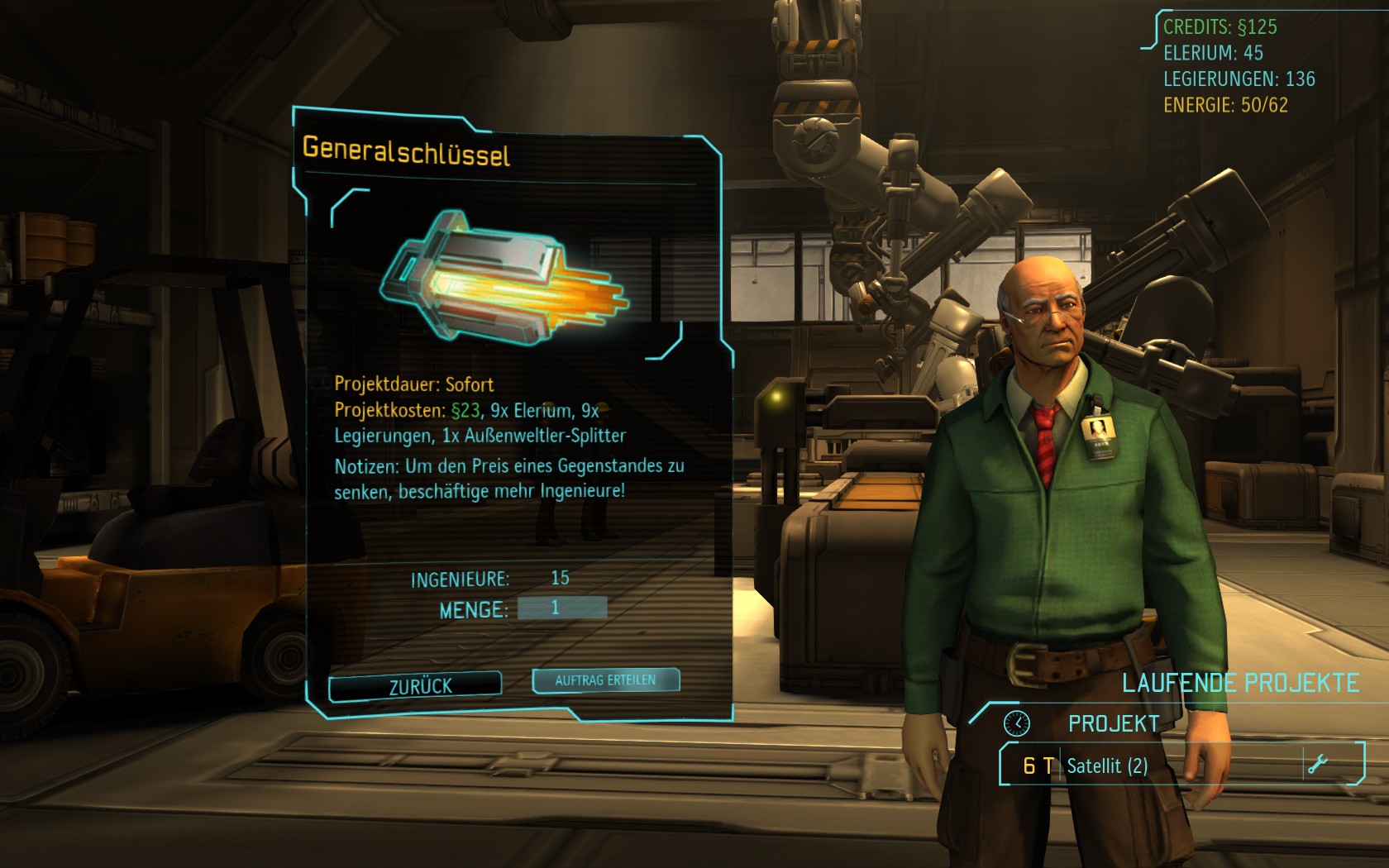Image resolution: width=1389 pixels, height=868 pixels.
Task: Select the Menge quantity field
Action: [x=562, y=608]
